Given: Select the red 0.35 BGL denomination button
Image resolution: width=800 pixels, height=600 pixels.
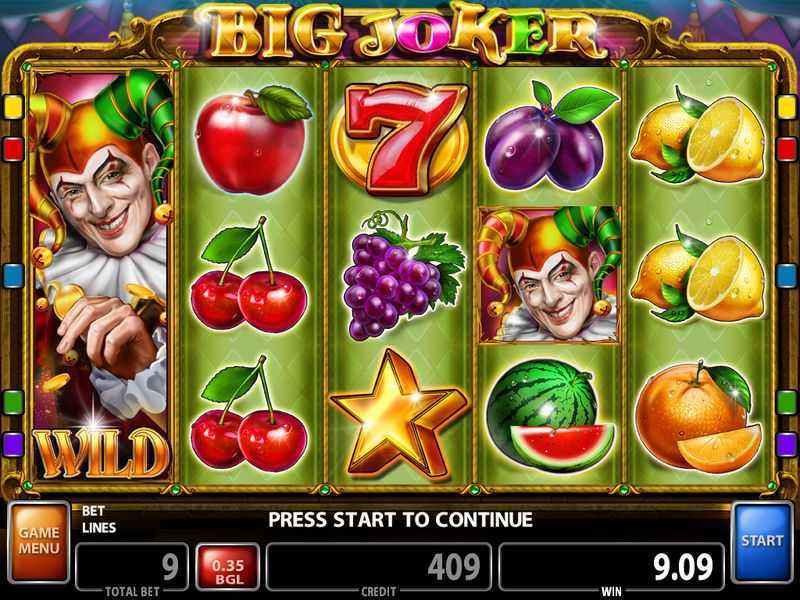Looking at the screenshot, I should click(x=226, y=567).
